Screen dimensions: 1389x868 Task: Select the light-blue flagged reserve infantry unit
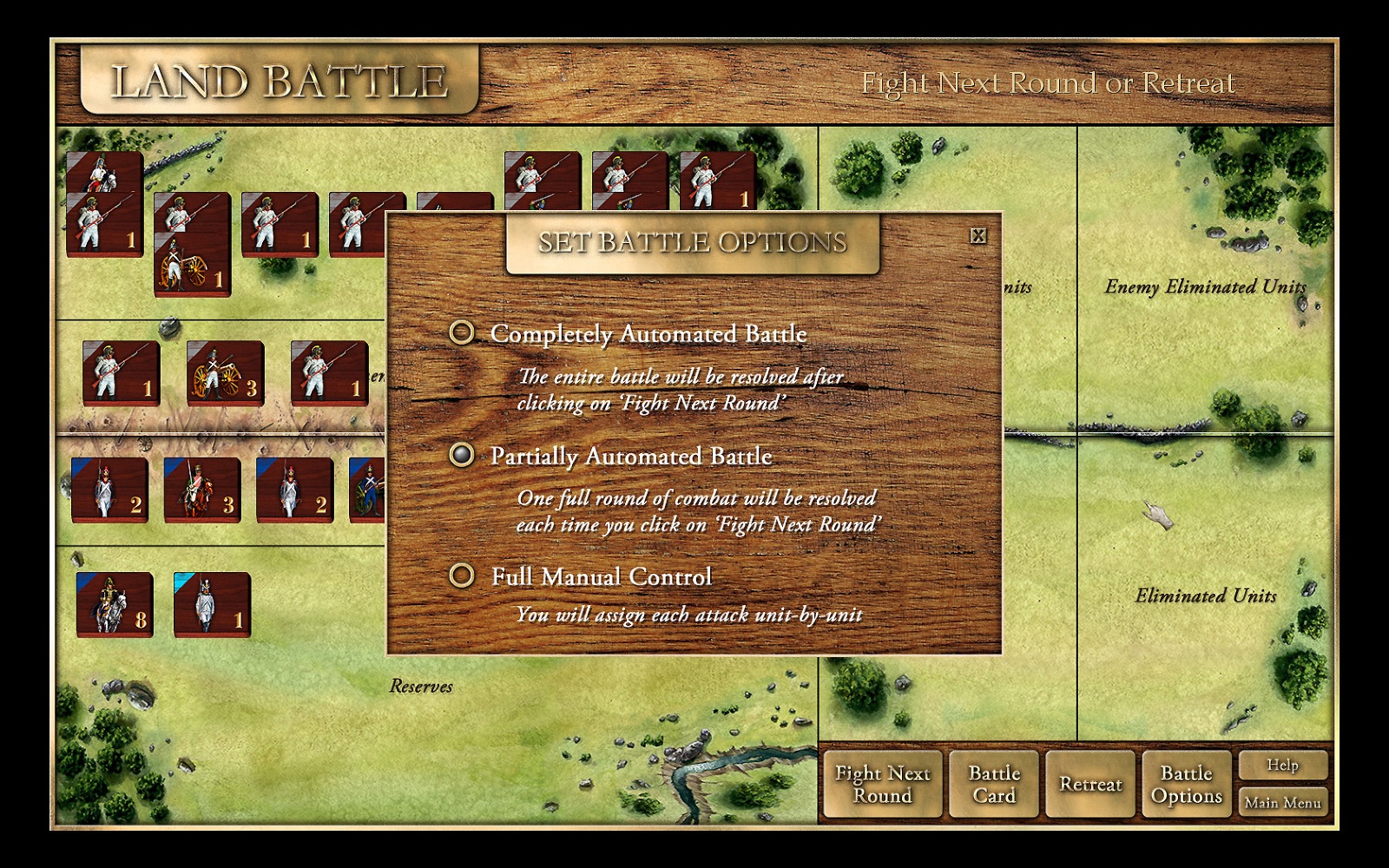pos(212,604)
